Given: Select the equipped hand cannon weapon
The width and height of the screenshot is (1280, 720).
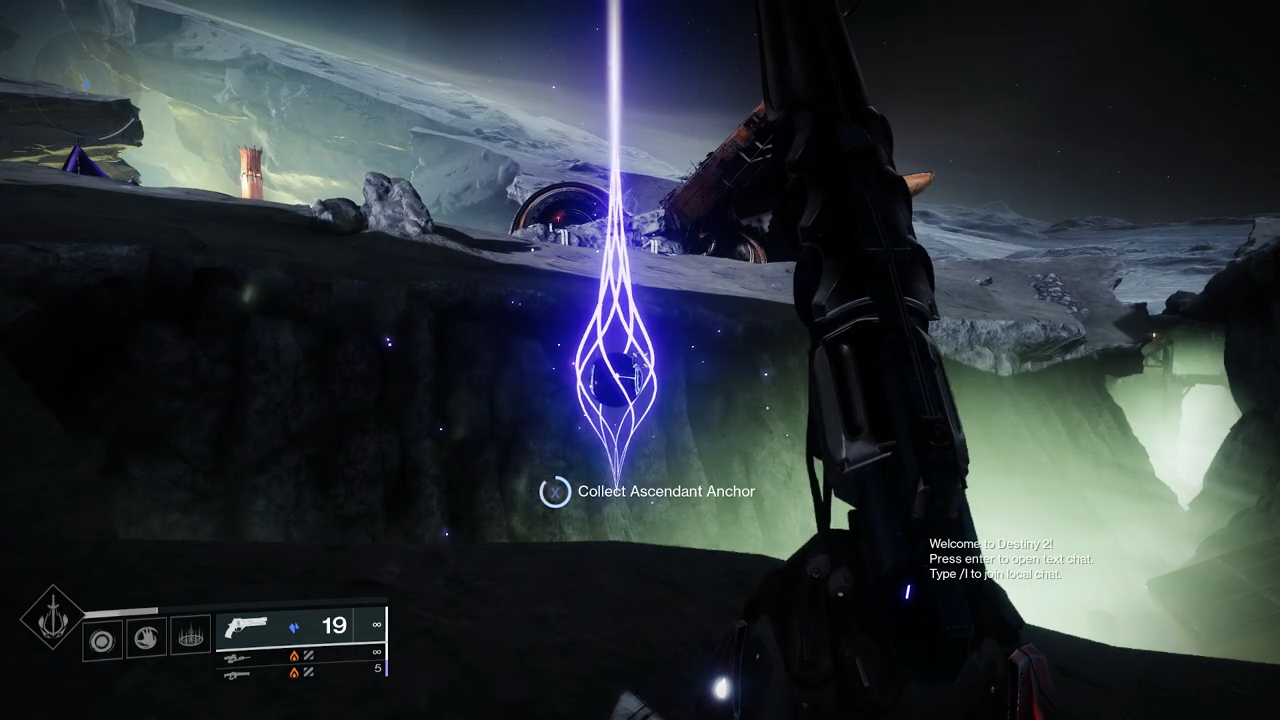Looking at the screenshot, I should 246,627.
